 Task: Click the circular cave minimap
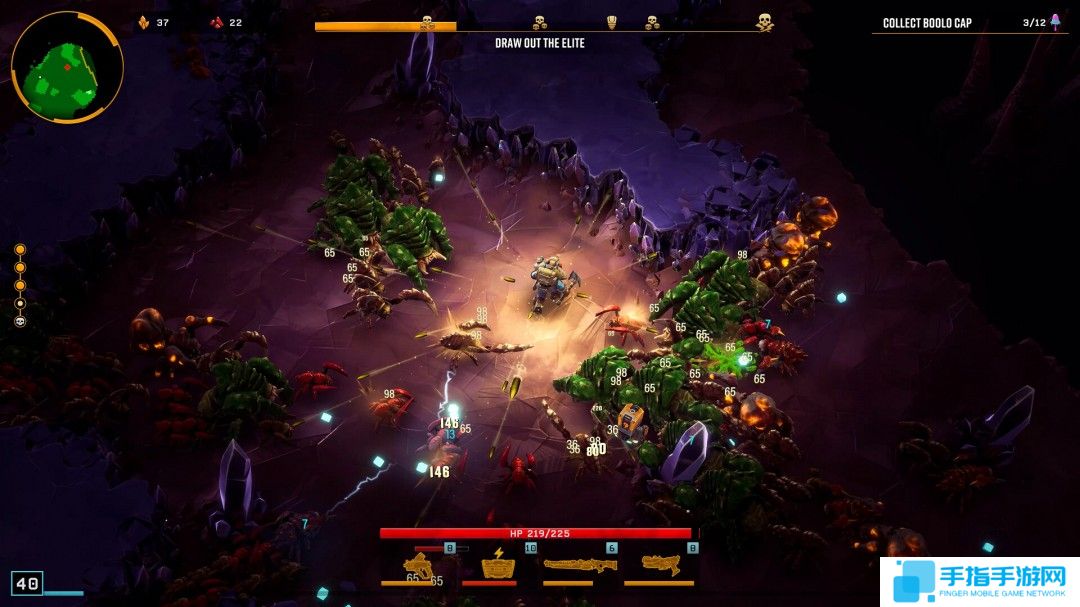click(67, 66)
